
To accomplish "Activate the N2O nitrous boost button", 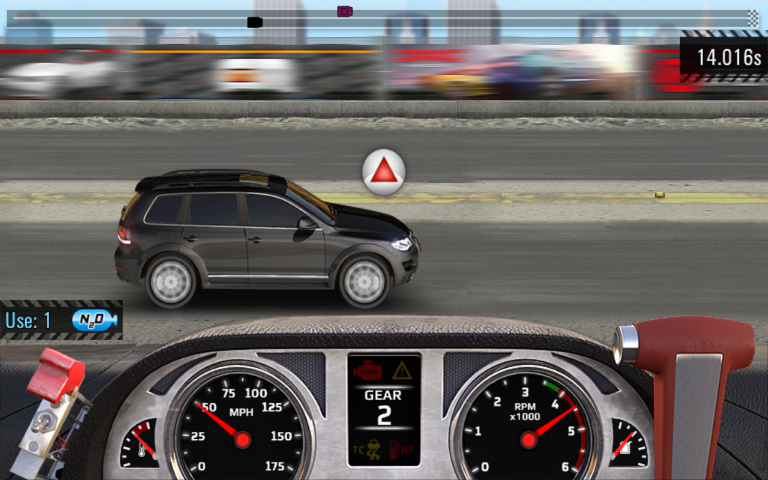I will [95, 321].
